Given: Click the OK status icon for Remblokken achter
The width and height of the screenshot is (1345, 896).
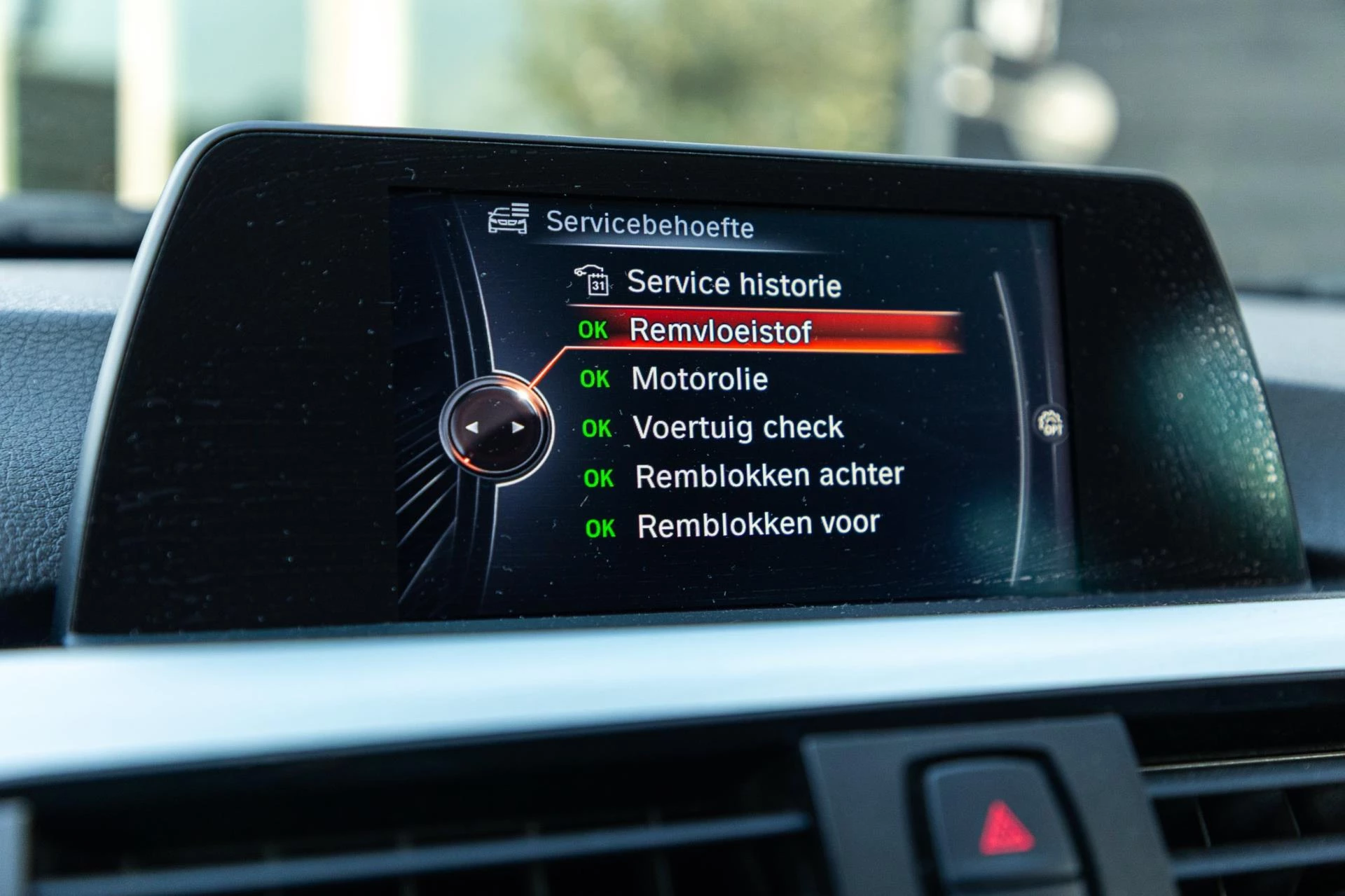Looking at the screenshot, I should point(599,476).
